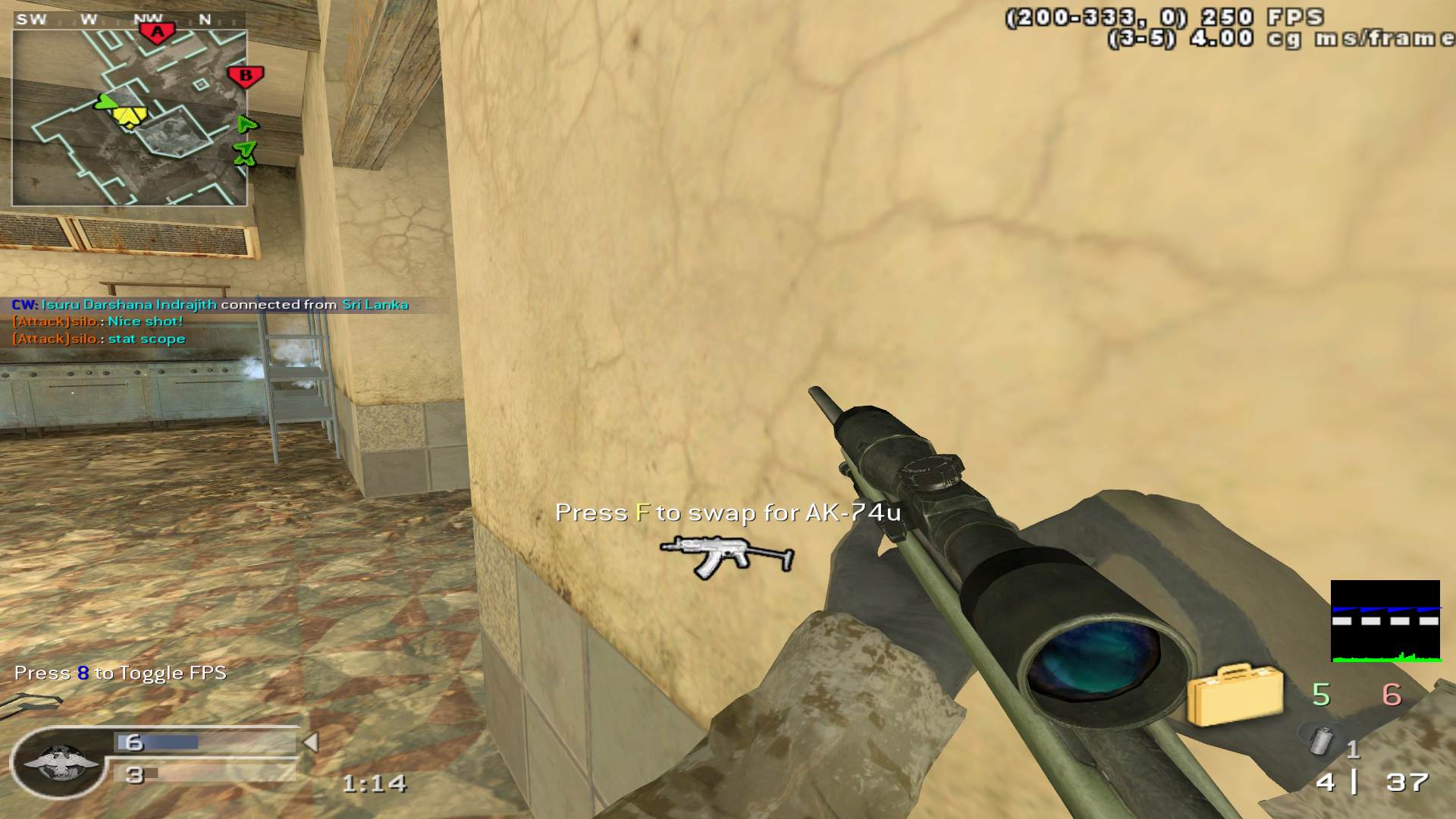Select bomb site A marker on minimap
Image resolution: width=1456 pixels, height=819 pixels.
point(157,33)
